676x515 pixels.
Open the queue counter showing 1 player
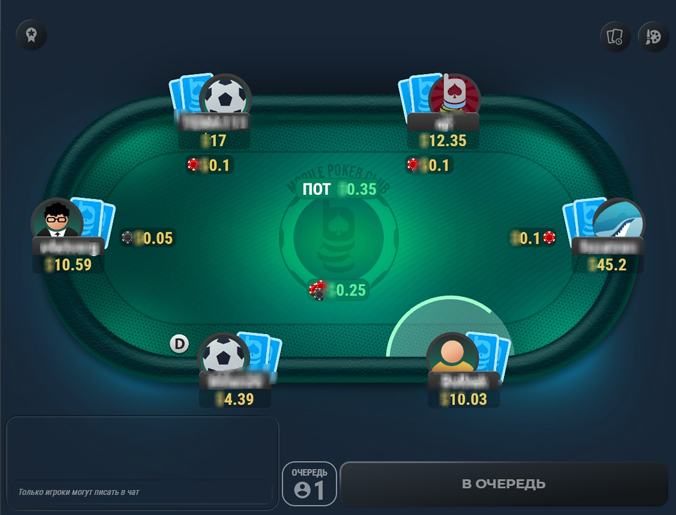tap(309, 484)
